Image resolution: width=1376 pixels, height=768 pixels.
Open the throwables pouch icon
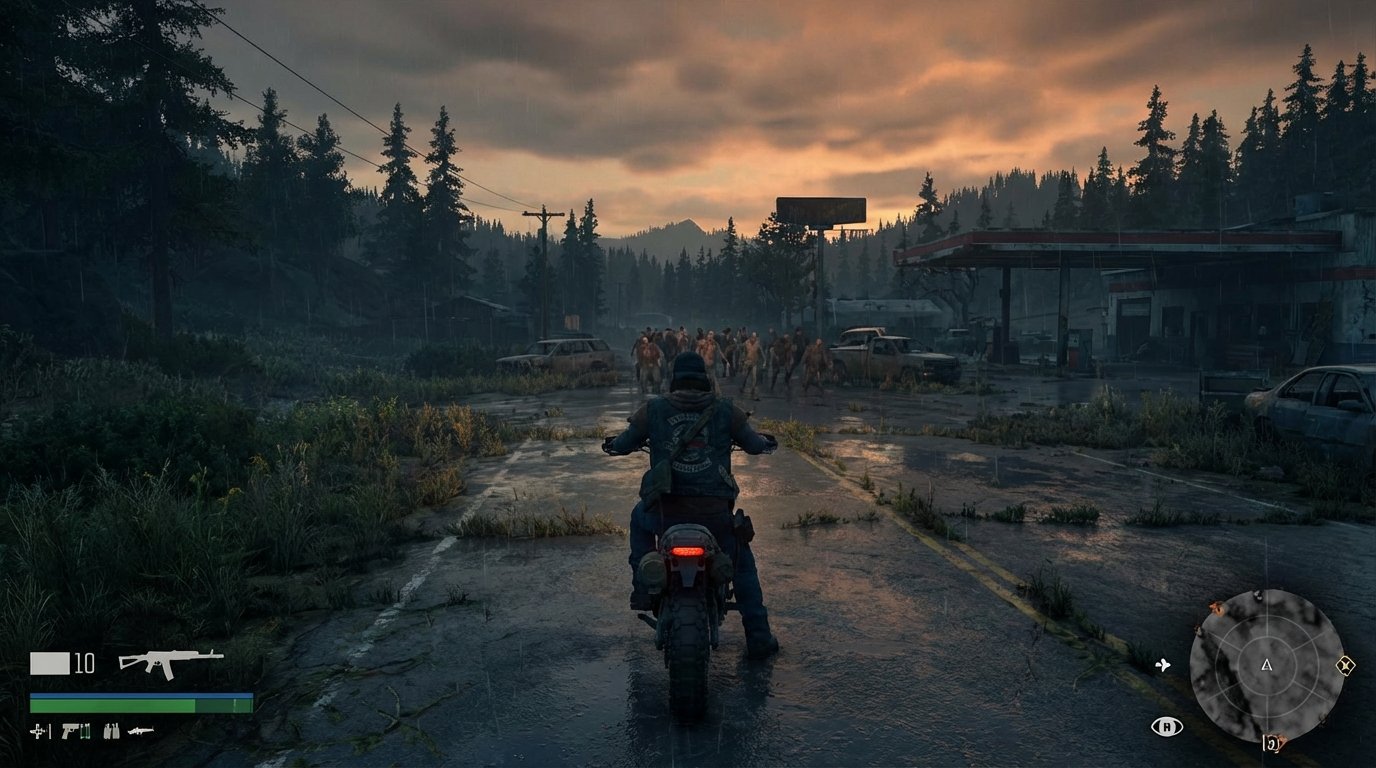click(111, 732)
